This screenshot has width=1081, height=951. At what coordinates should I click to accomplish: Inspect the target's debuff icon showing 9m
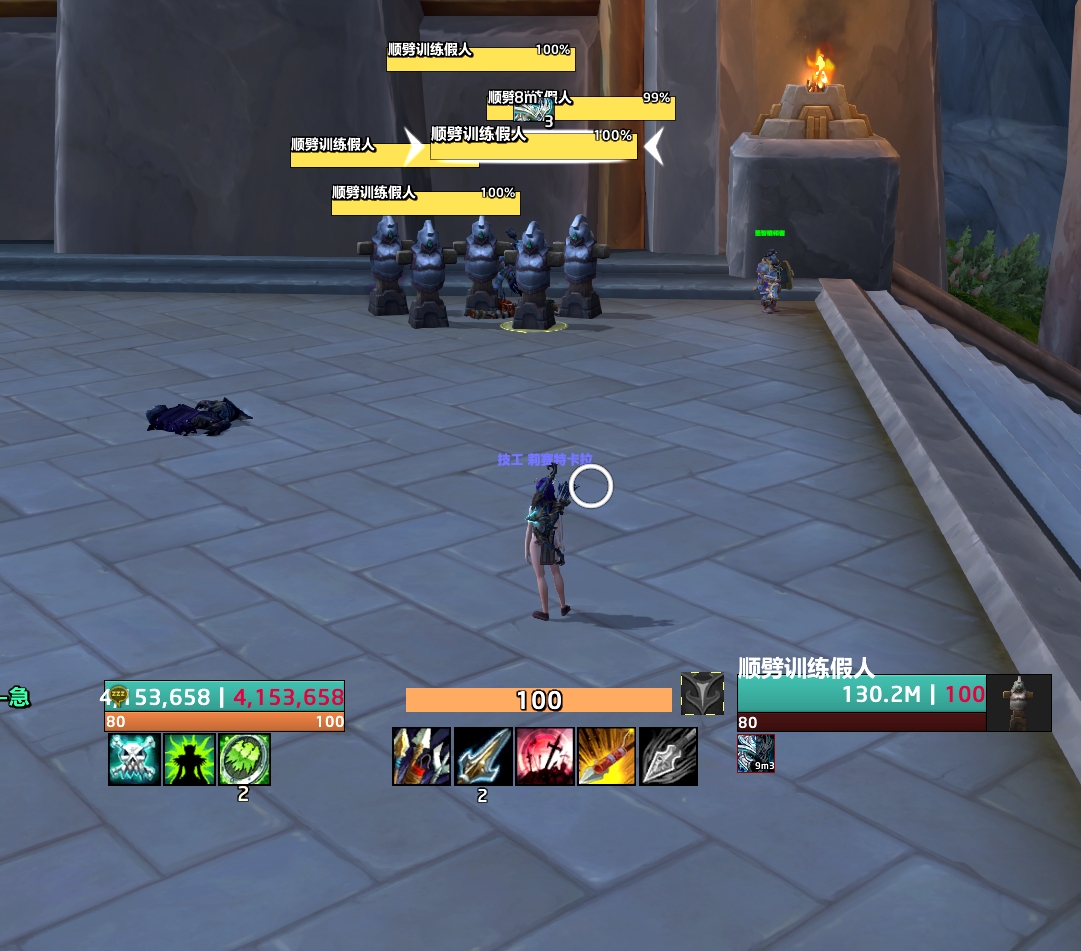tap(756, 754)
